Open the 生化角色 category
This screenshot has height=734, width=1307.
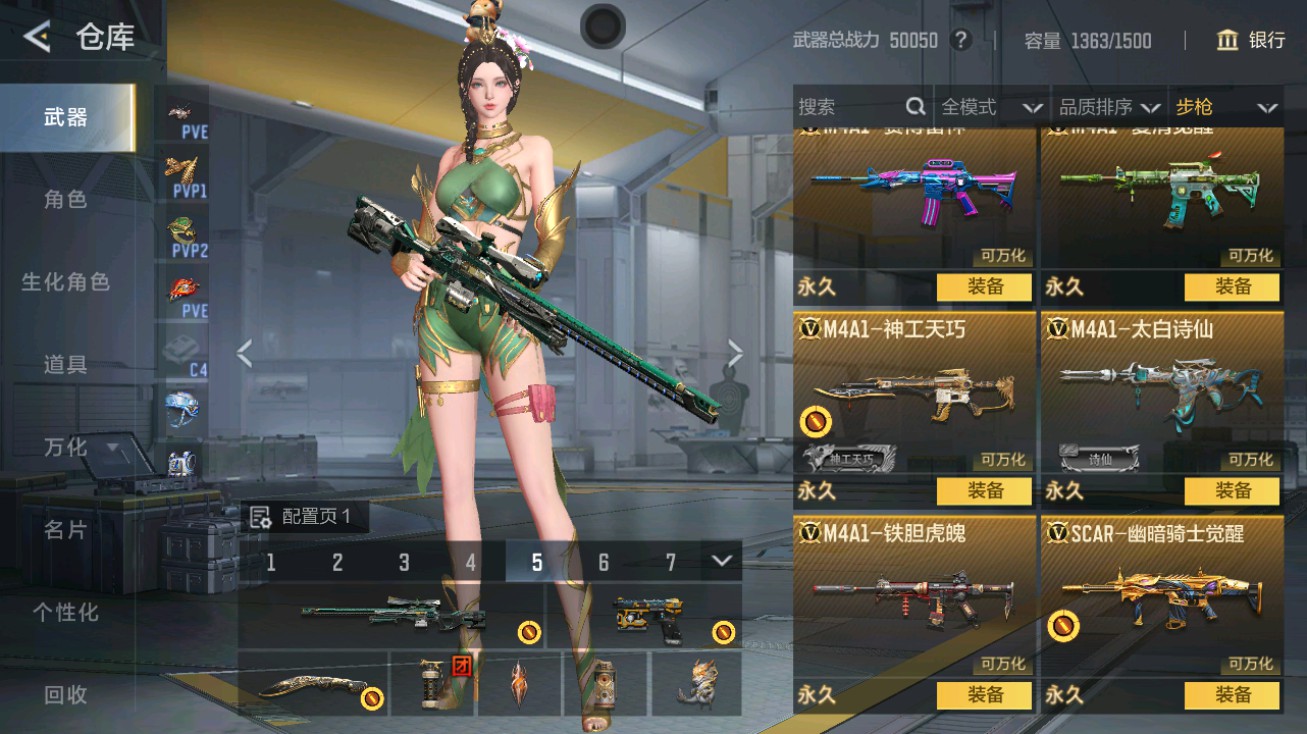66,282
